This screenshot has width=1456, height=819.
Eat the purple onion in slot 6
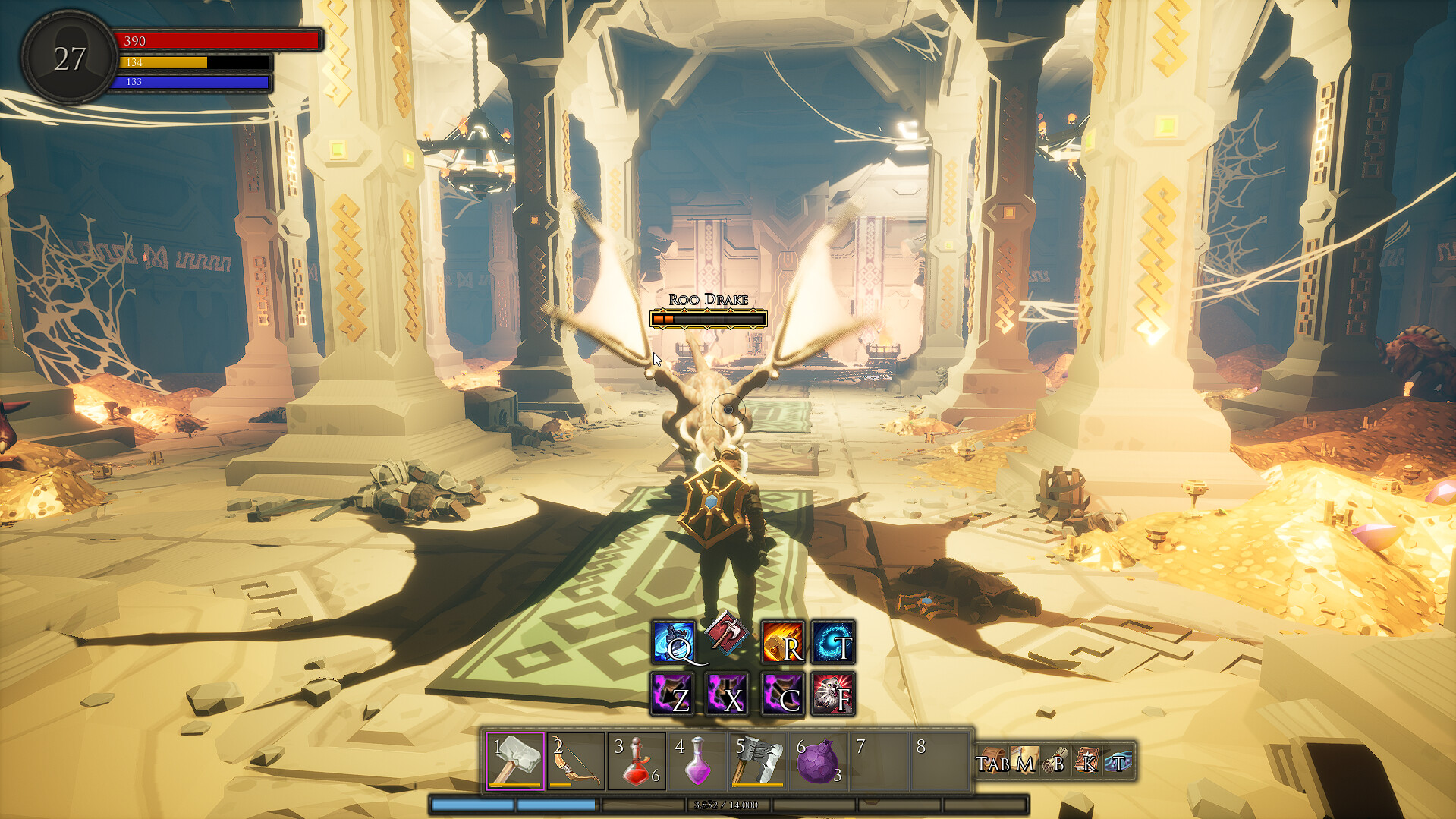819,761
